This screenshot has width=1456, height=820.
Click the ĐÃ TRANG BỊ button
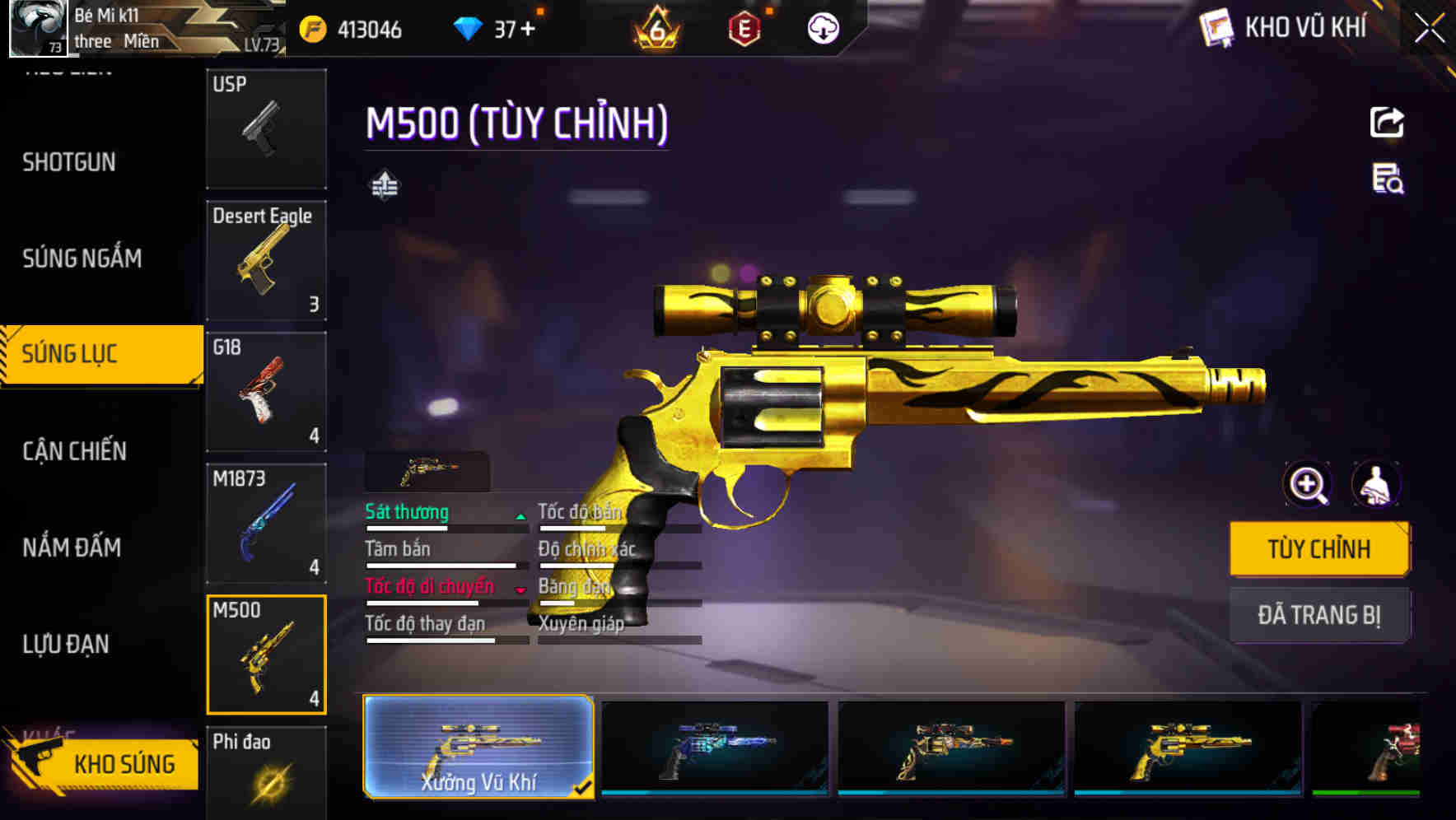pyautogui.click(x=1320, y=615)
